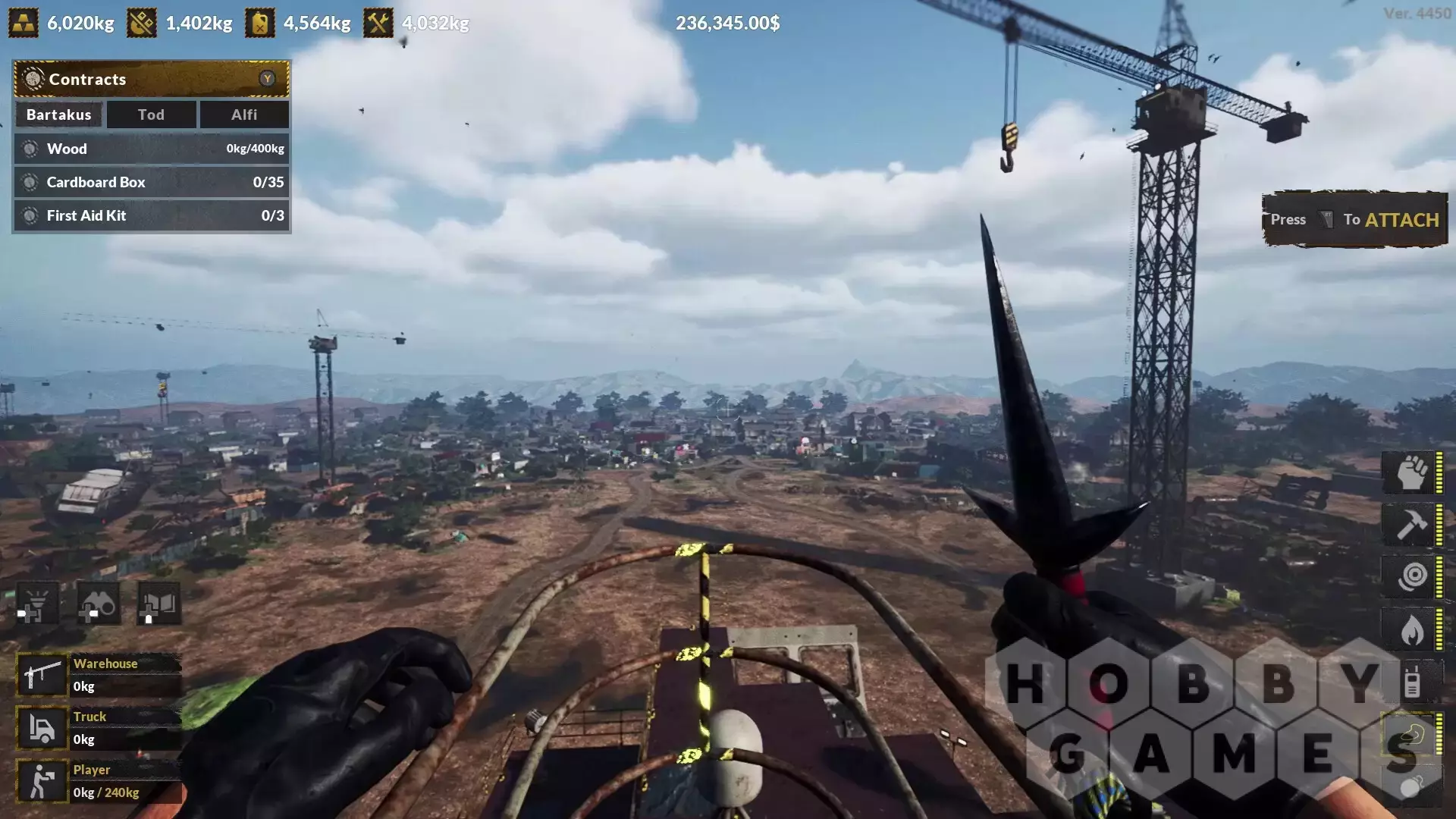The width and height of the screenshot is (1456, 819).
Task: Open the Player carry weight icon
Action: coord(42,781)
